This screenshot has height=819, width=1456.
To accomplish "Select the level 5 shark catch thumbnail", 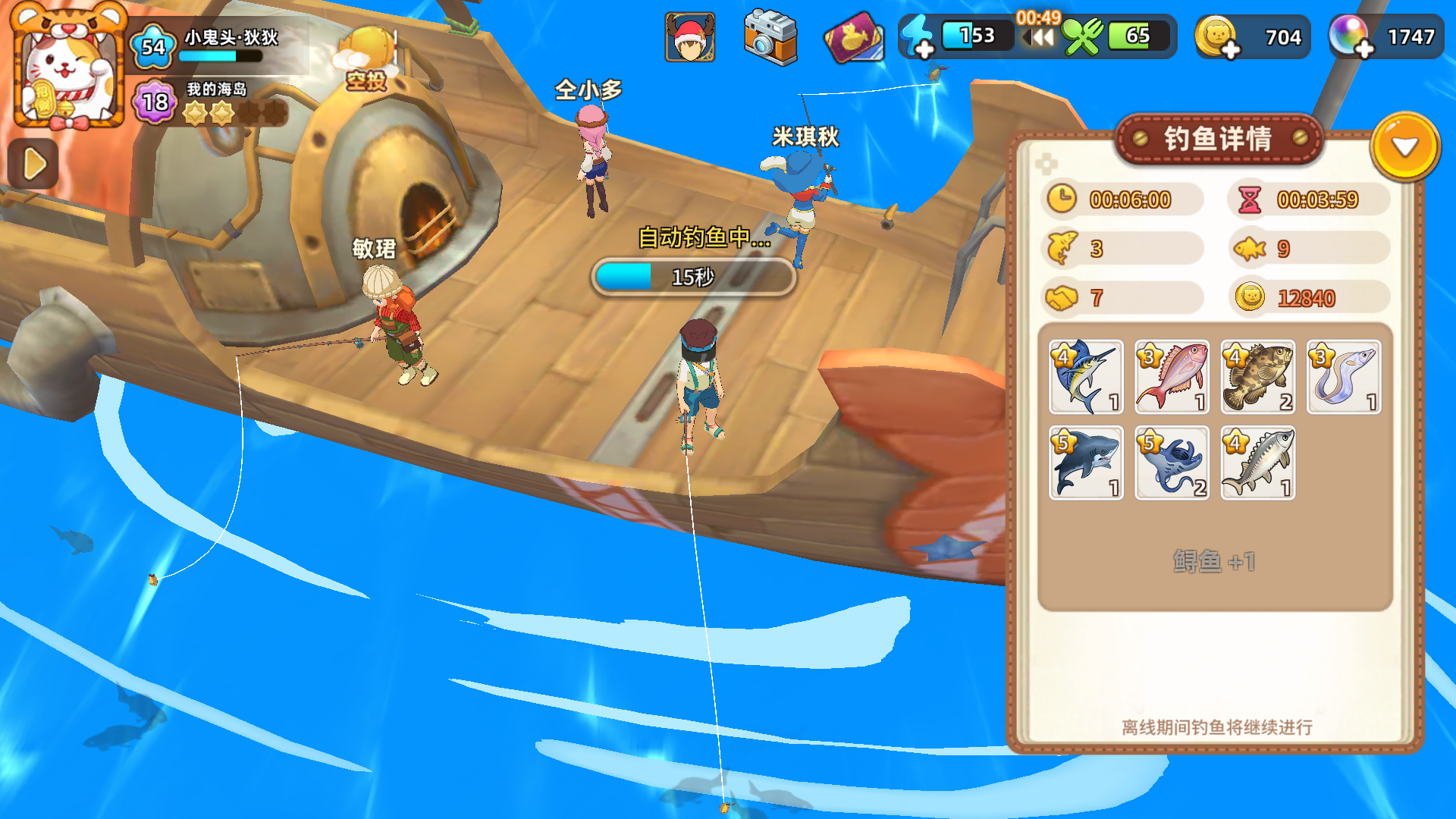I will pyautogui.click(x=1086, y=463).
